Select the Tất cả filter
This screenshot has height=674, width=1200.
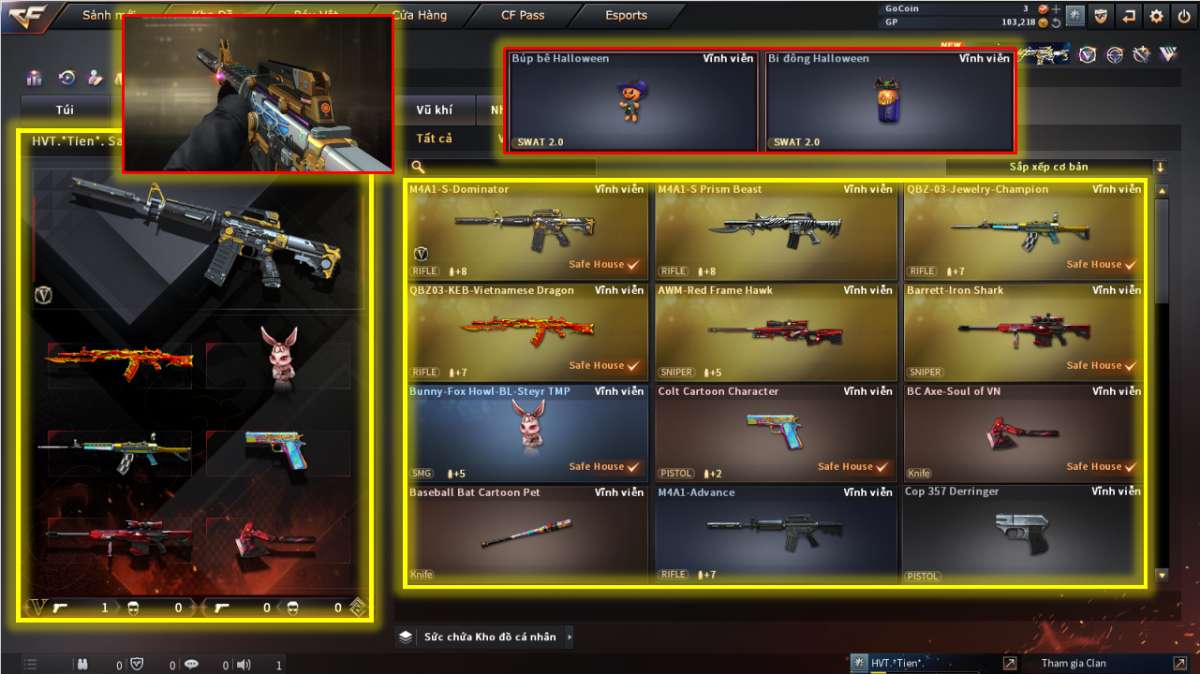click(434, 138)
